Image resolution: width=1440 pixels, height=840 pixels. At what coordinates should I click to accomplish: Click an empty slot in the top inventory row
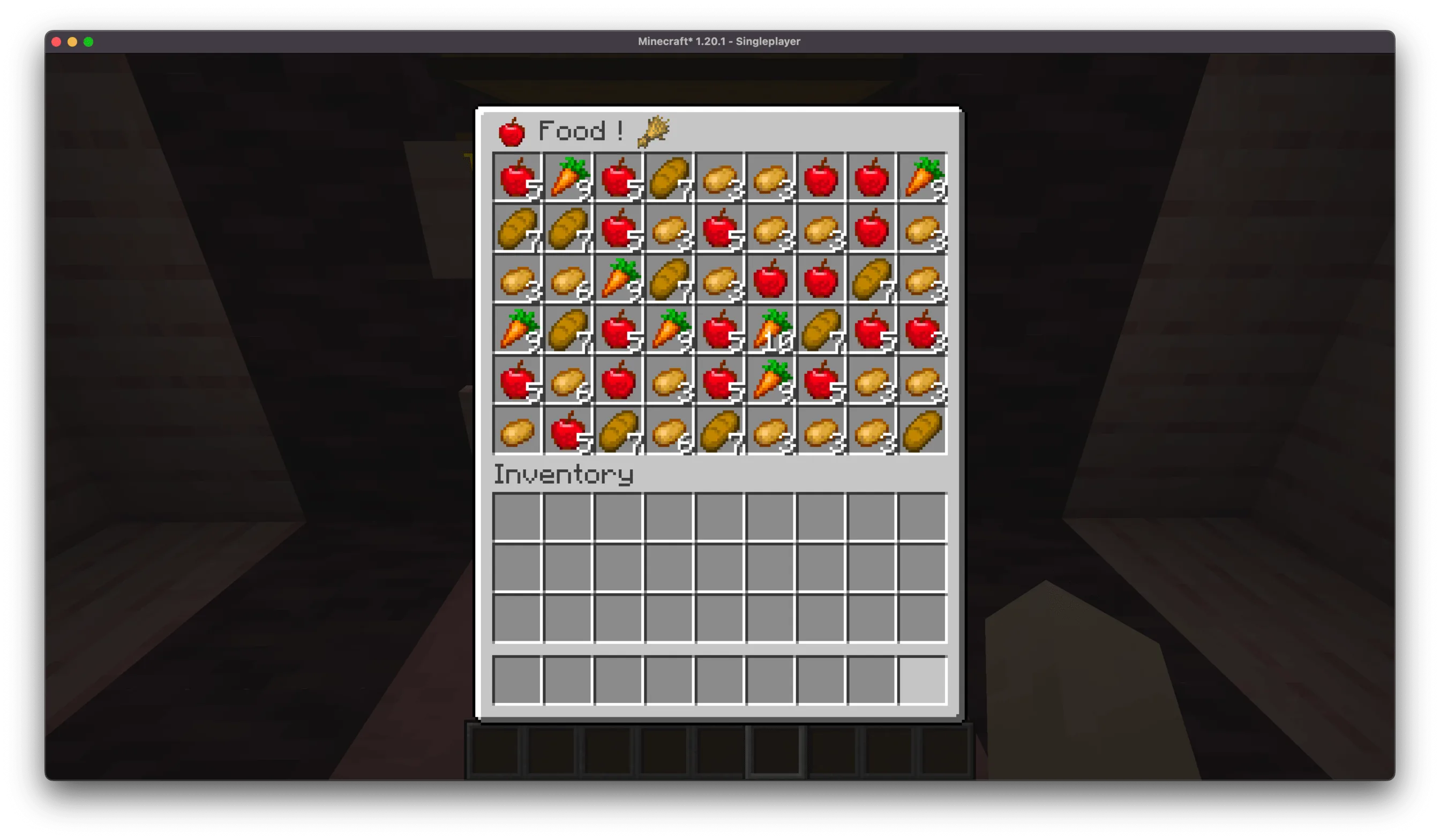tap(517, 517)
